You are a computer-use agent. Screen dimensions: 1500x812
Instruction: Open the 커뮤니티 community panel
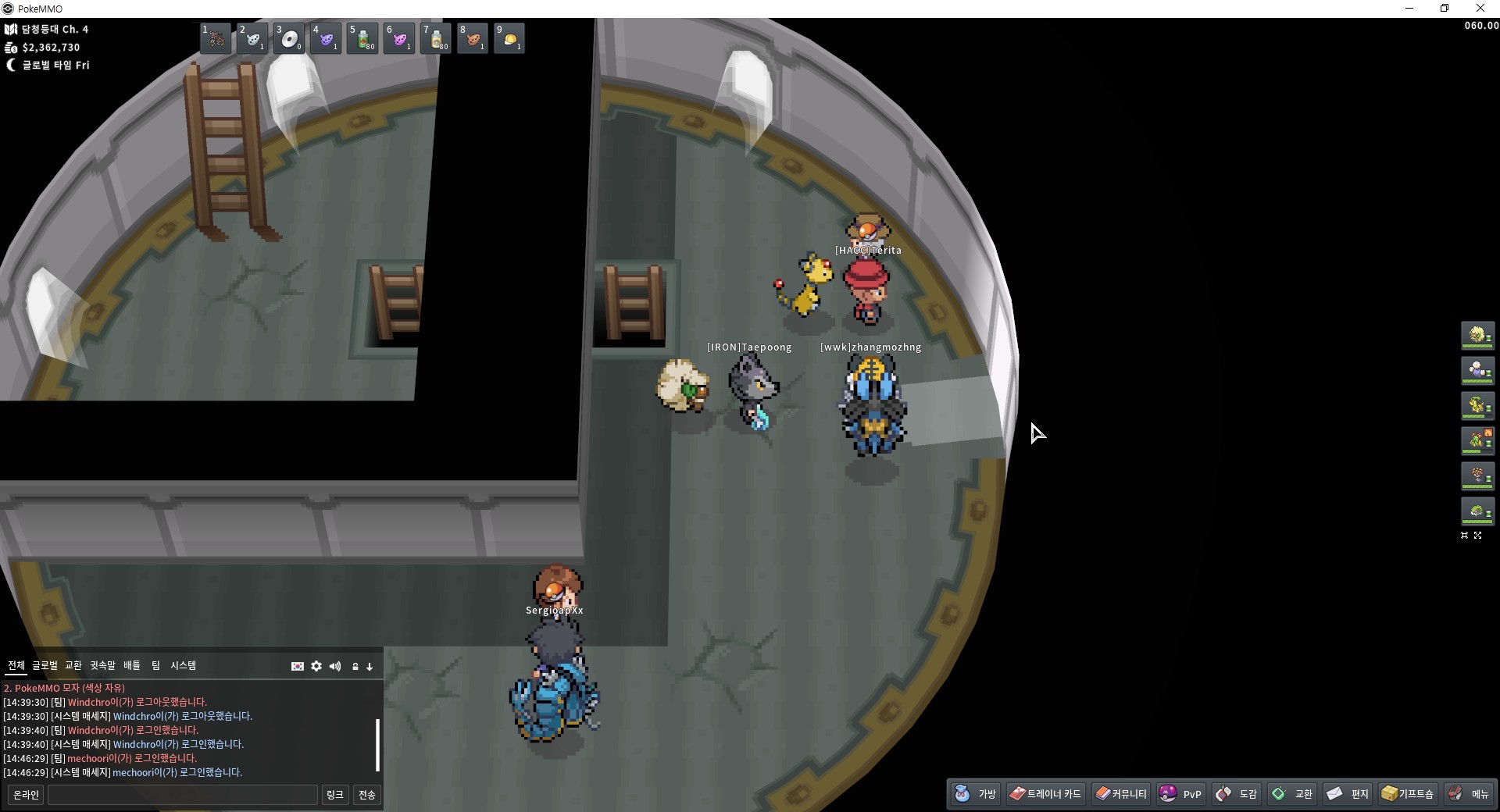[x=1120, y=794]
